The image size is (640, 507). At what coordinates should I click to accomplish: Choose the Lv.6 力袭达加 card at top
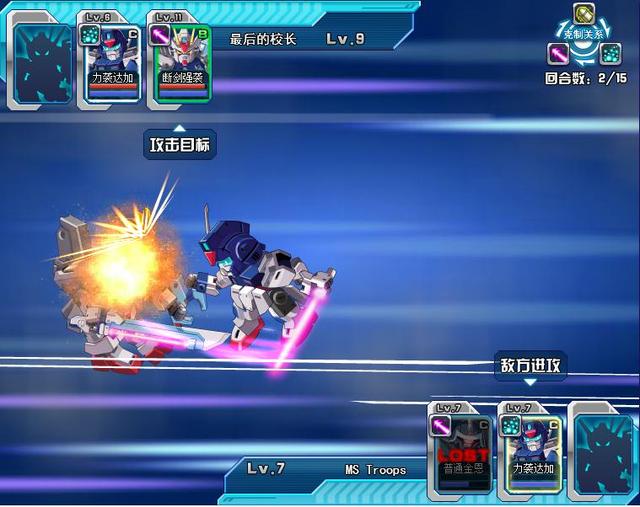tap(110, 58)
